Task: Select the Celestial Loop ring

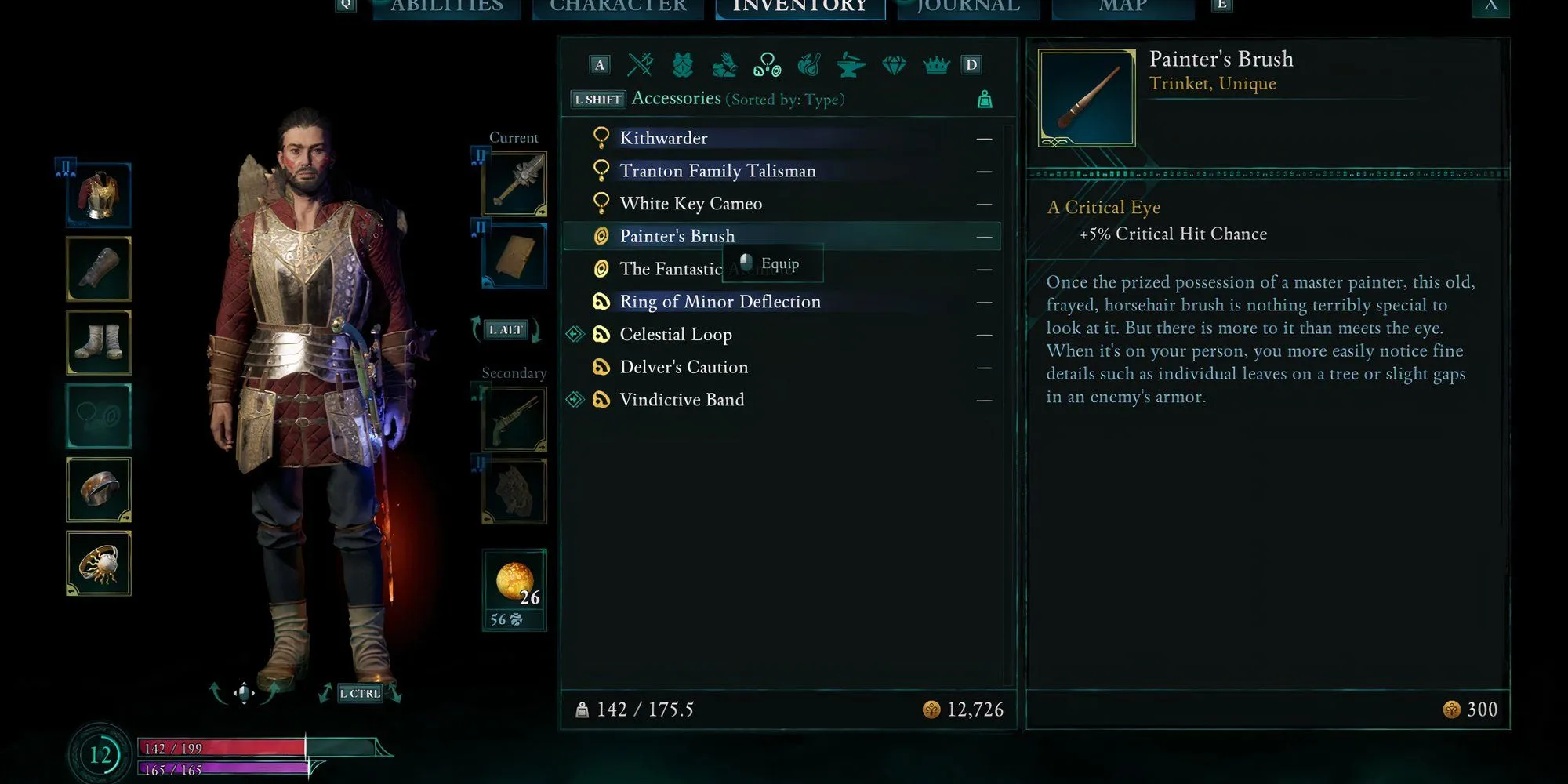Action: point(676,335)
